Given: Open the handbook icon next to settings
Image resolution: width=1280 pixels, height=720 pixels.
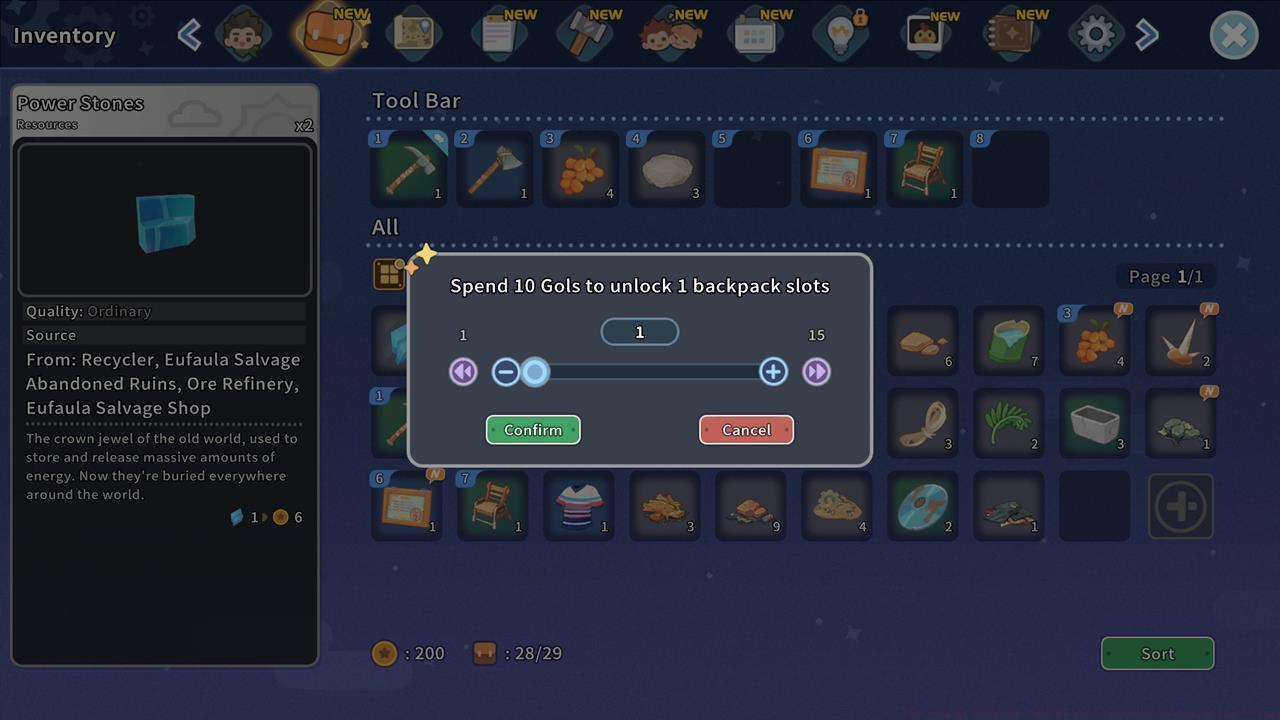Looking at the screenshot, I should pos(1011,33).
